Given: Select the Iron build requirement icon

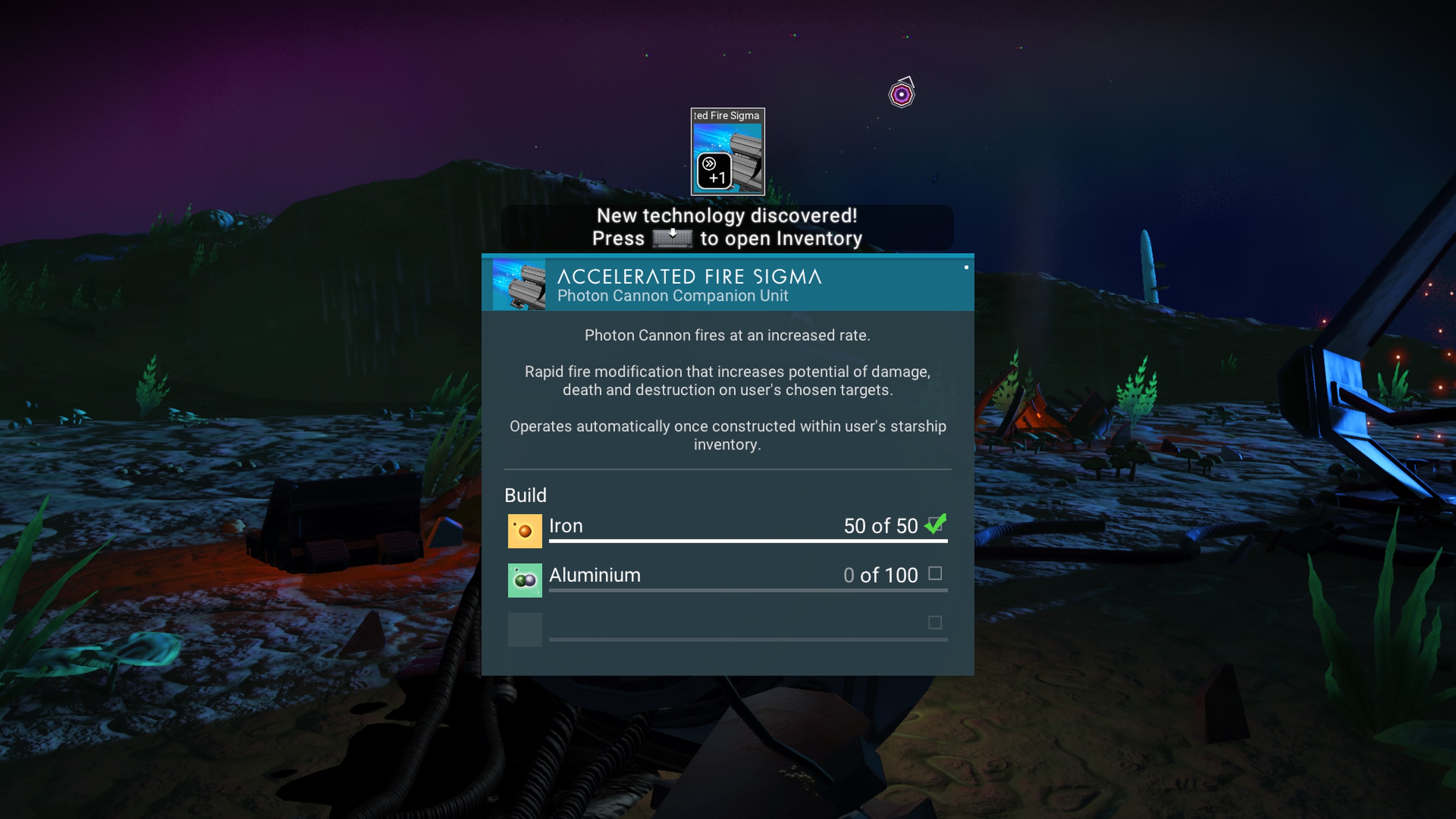Looking at the screenshot, I should [x=524, y=531].
